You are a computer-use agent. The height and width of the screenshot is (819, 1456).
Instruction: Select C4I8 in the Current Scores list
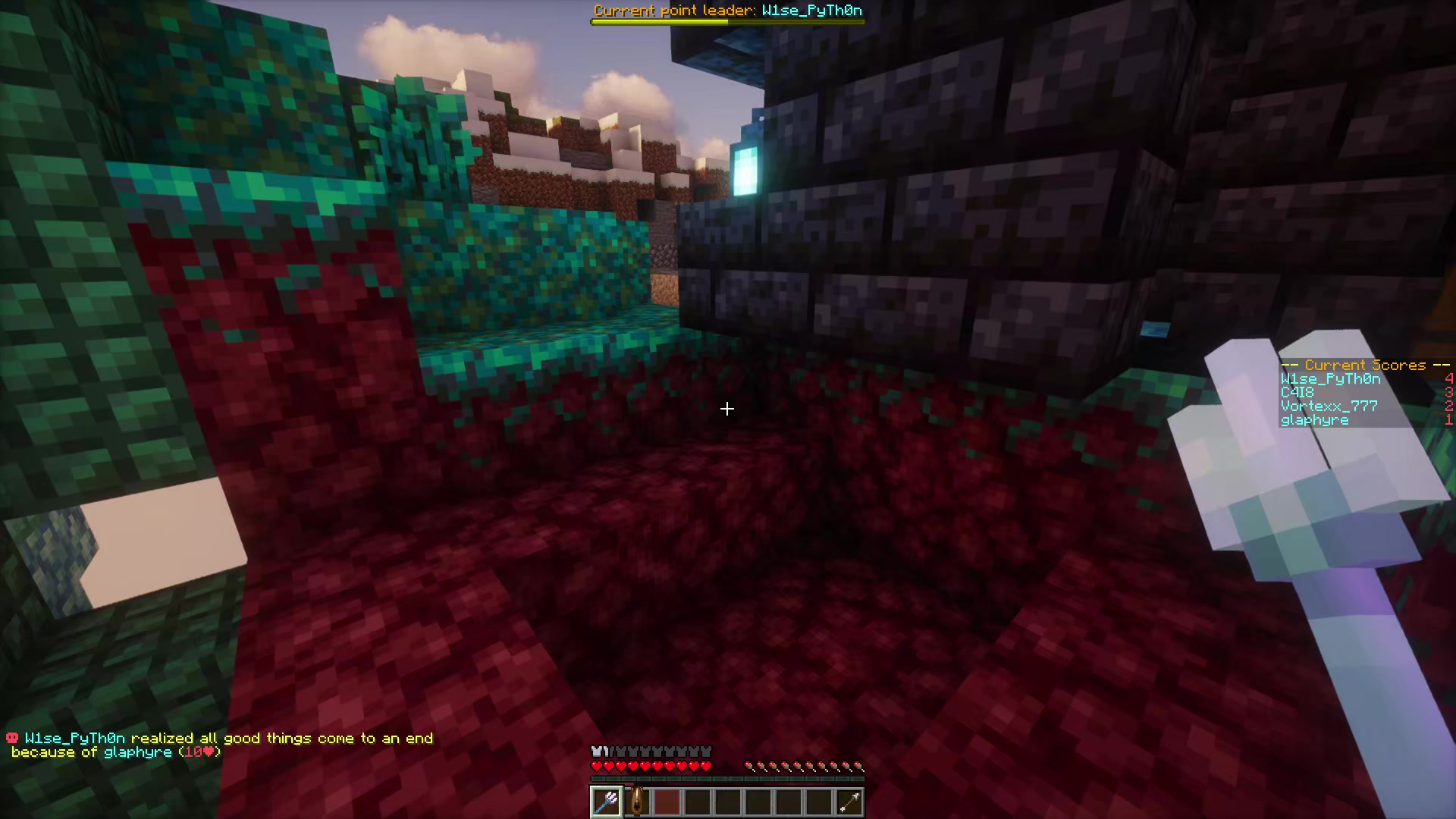pyautogui.click(x=1297, y=392)
